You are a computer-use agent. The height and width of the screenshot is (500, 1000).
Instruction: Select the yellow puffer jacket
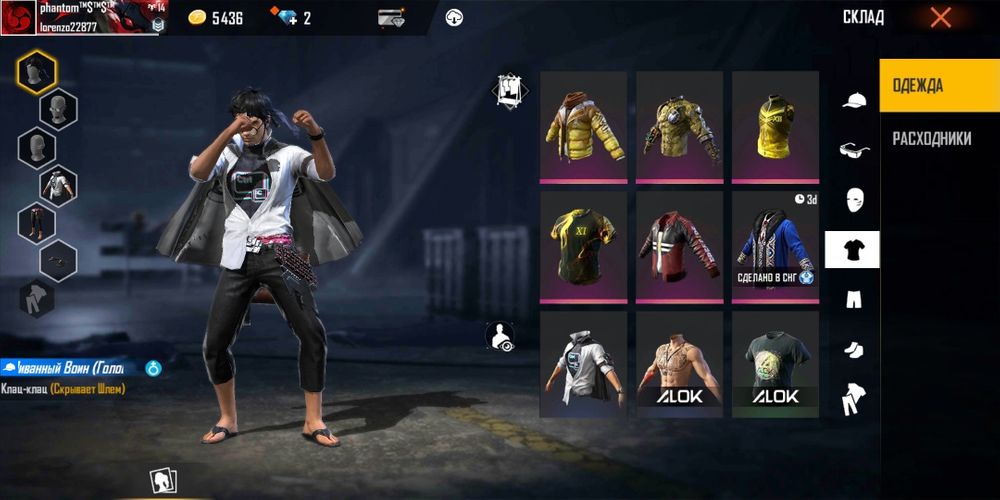coord(583,127)
